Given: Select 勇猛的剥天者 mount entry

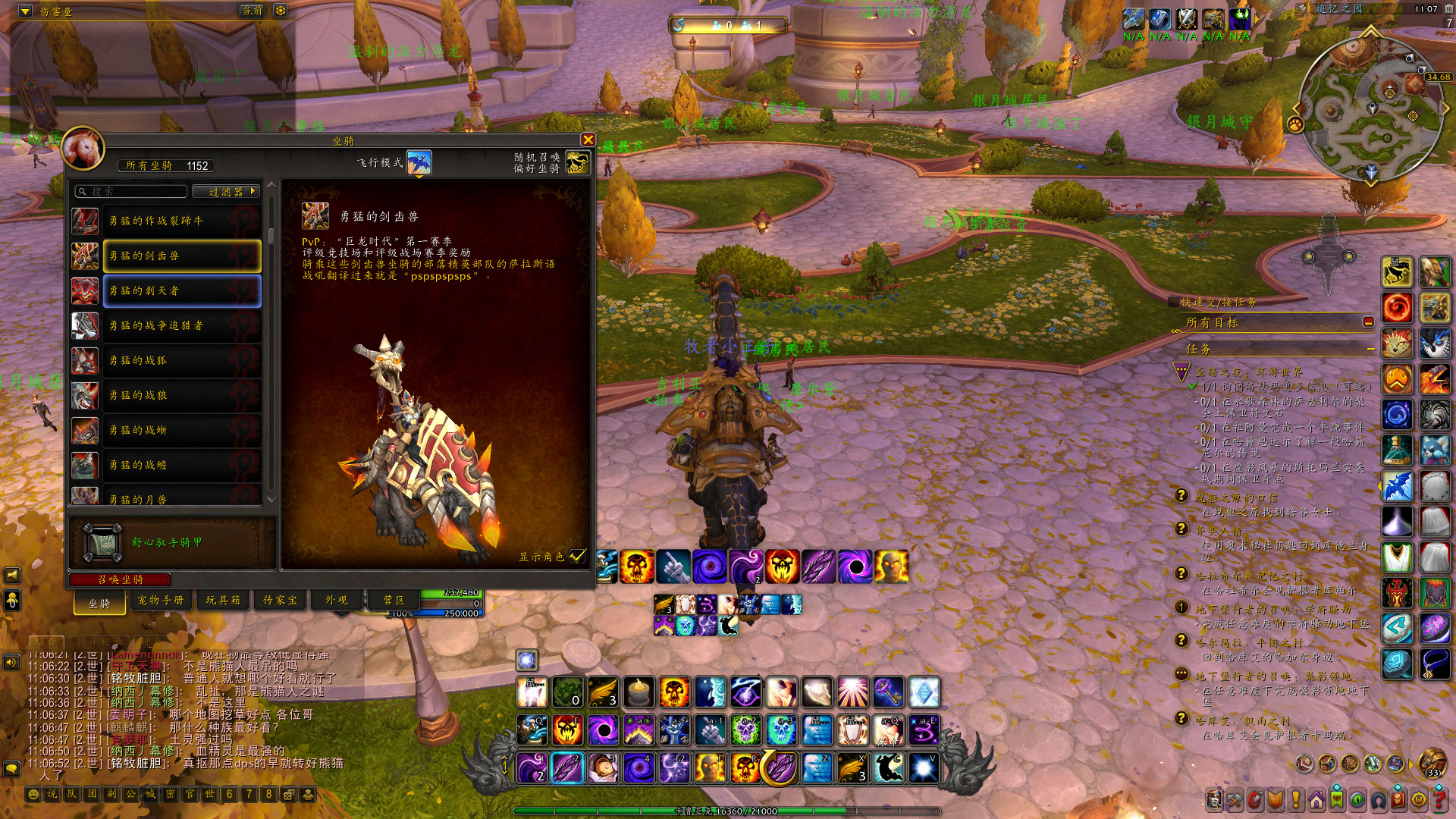Looking at the screenshot, I should point(181,290).
